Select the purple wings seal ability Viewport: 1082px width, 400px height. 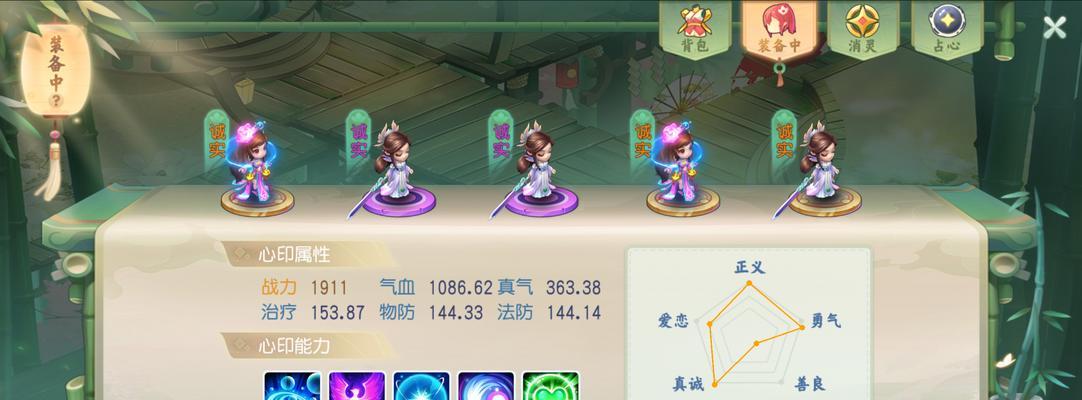(356, 387)
